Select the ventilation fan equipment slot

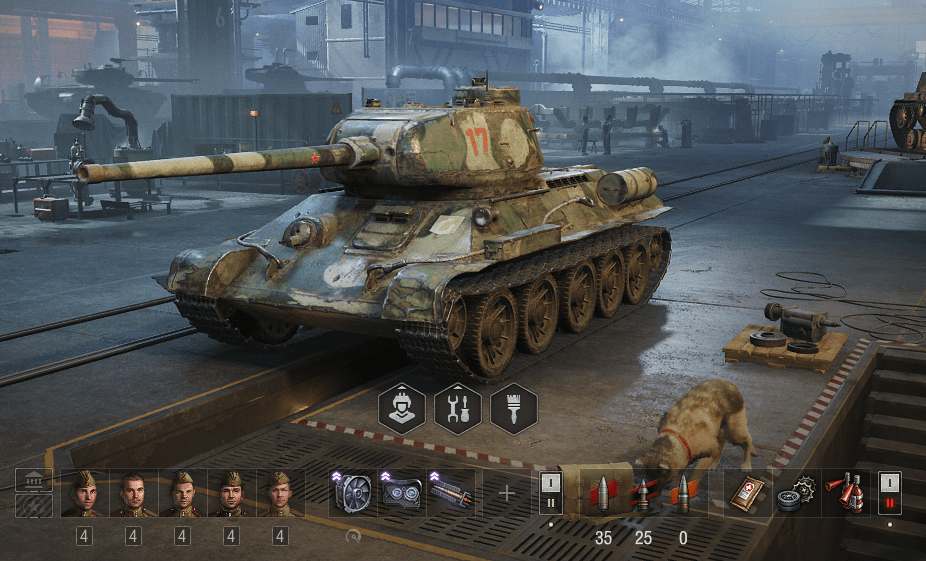tap(353, 493)
